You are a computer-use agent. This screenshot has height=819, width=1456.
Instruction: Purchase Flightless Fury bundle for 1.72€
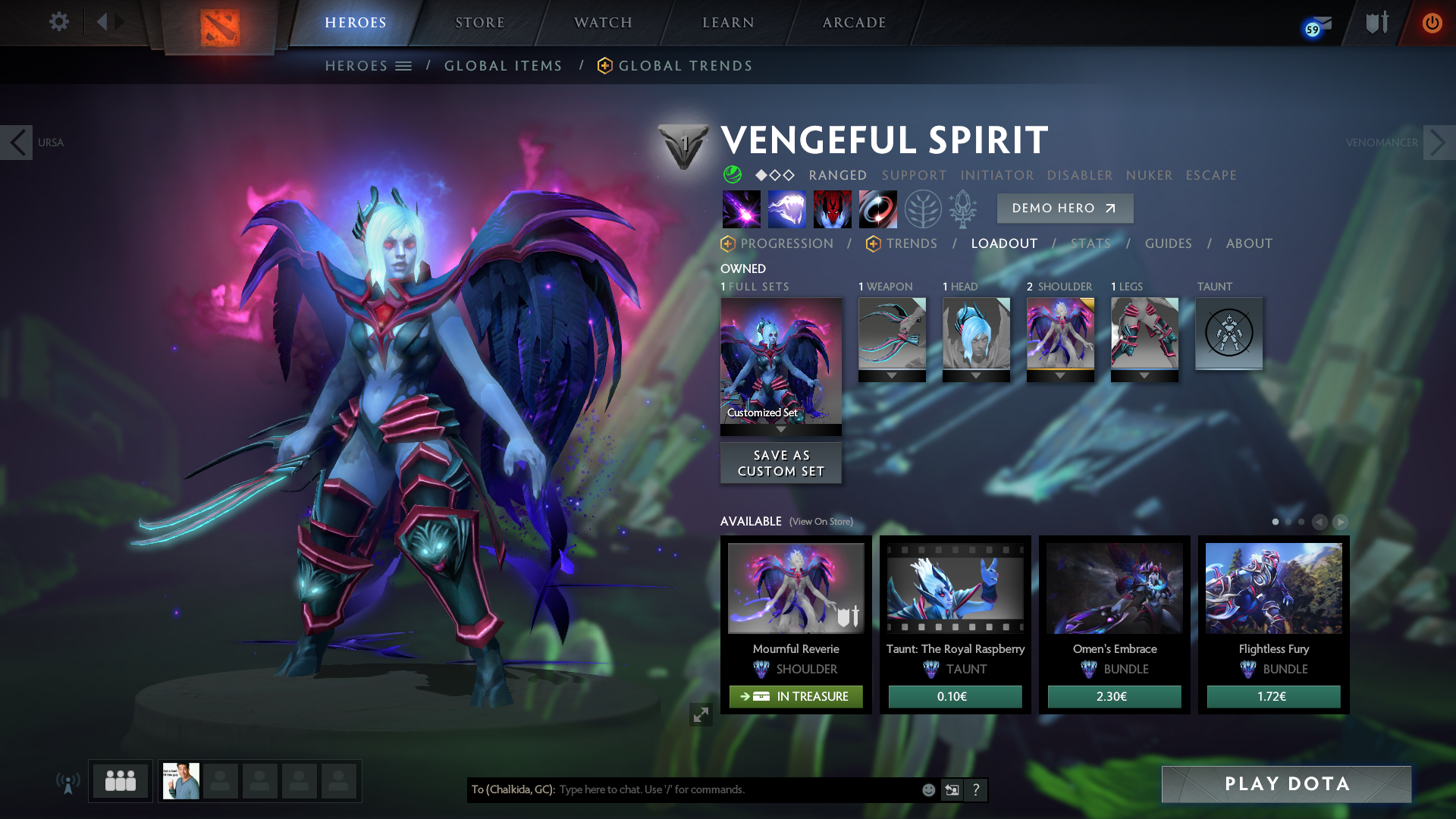[x=1273, y=697]
